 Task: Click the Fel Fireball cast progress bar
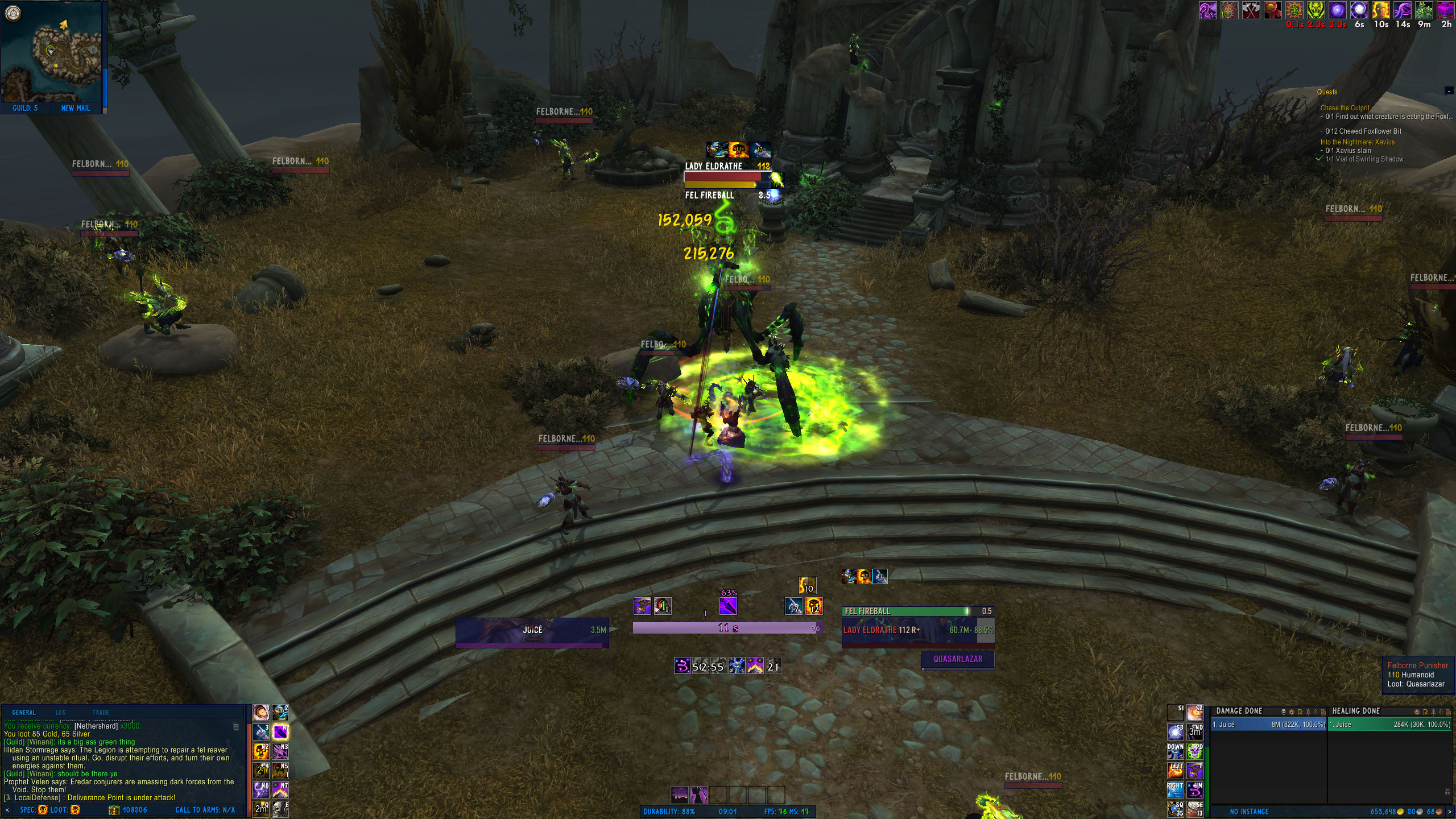click(912, 610)
